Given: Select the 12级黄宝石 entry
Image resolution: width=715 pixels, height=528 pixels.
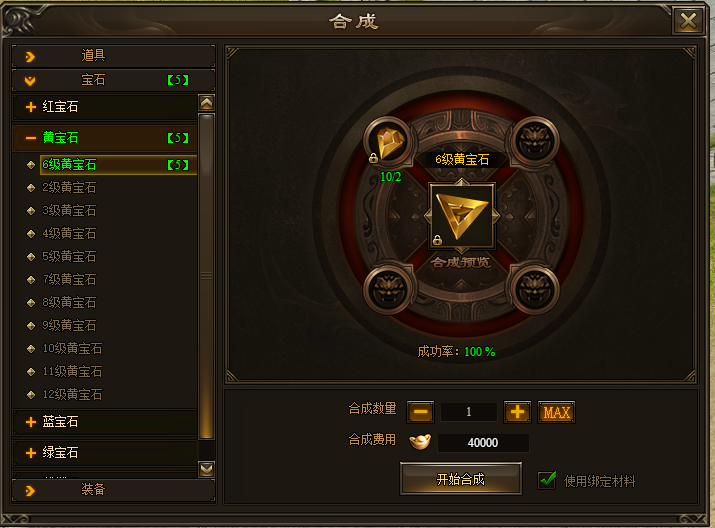Looking at the screenshot, I should [72, 394].
